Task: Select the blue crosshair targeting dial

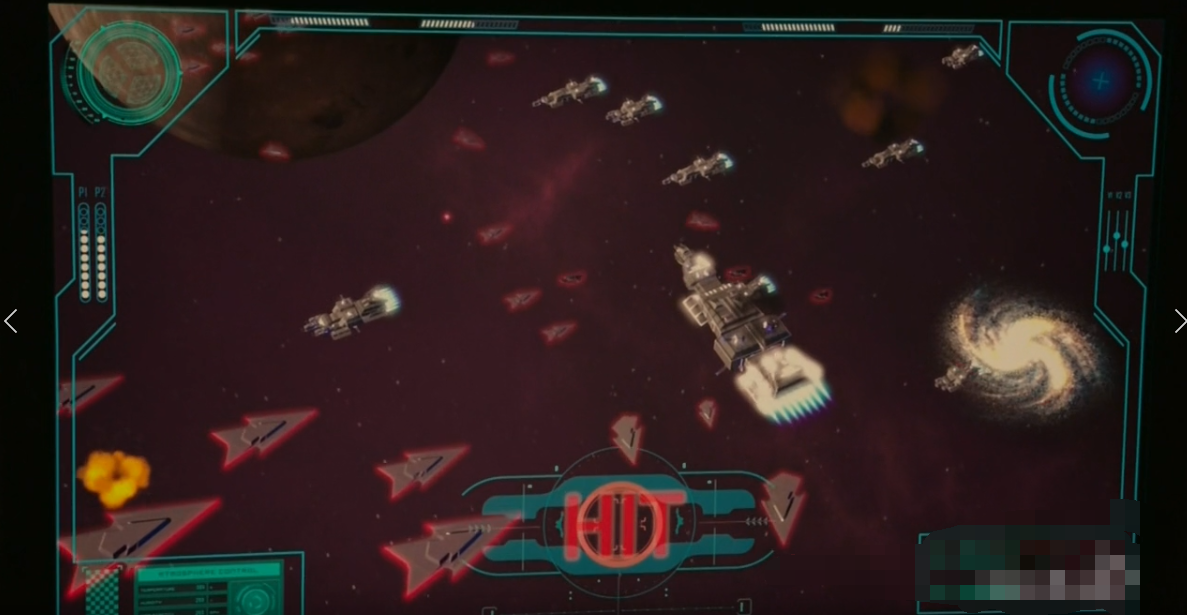Action: pyautogui.click(x=1101, y=81)
